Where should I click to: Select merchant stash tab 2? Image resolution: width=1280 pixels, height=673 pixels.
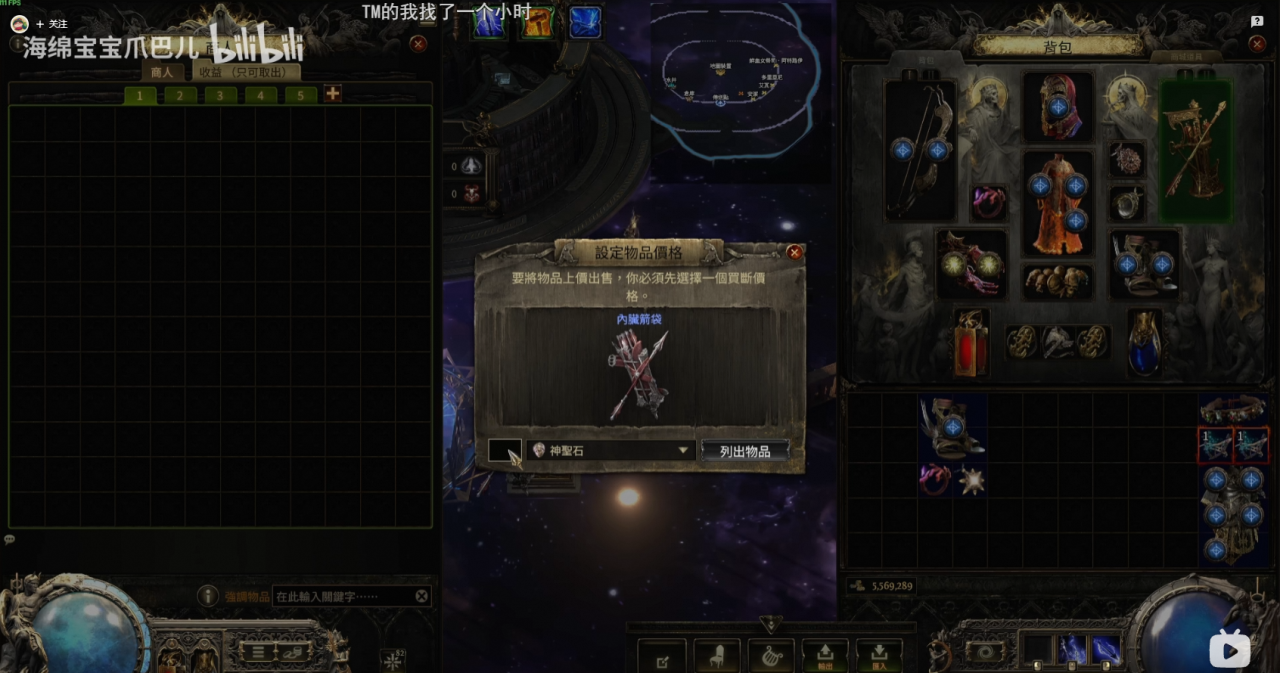coord(180,95)
